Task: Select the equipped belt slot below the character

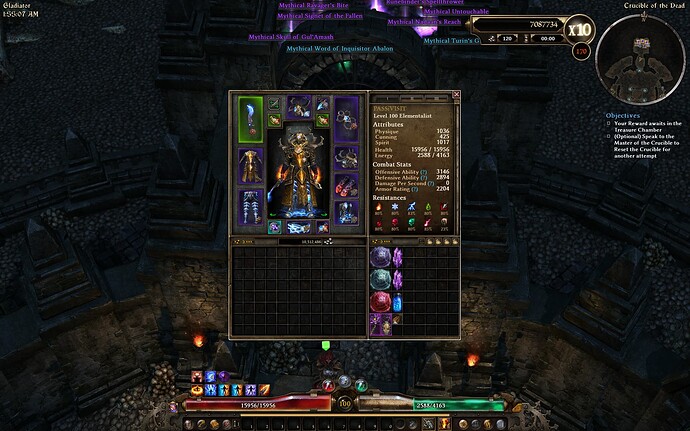Action: coord(298,228)
